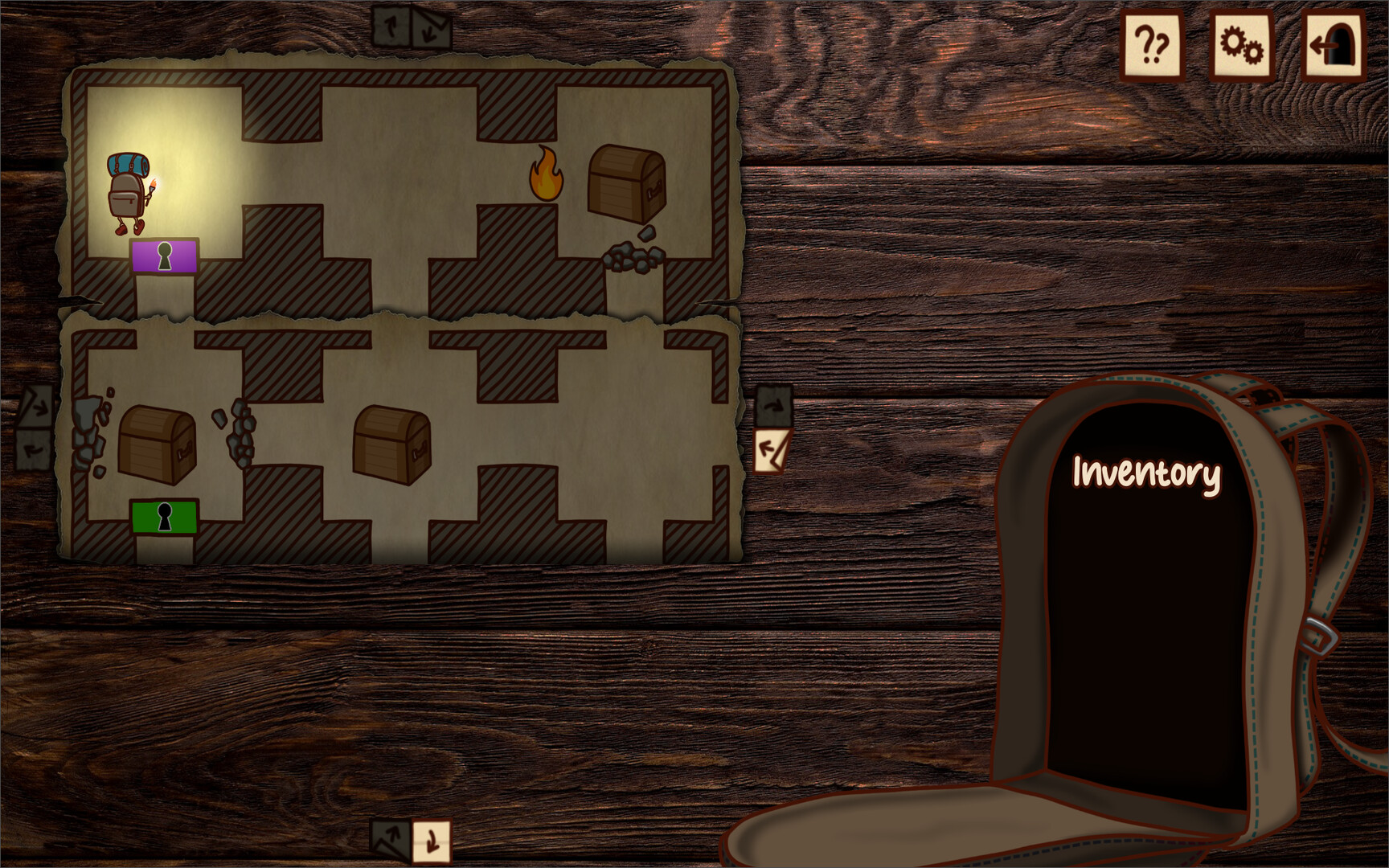The height and width of the screenshot is (868, 1389).
Task: Click the left rotate-arrow tile above the map
Action: (391, 24)
